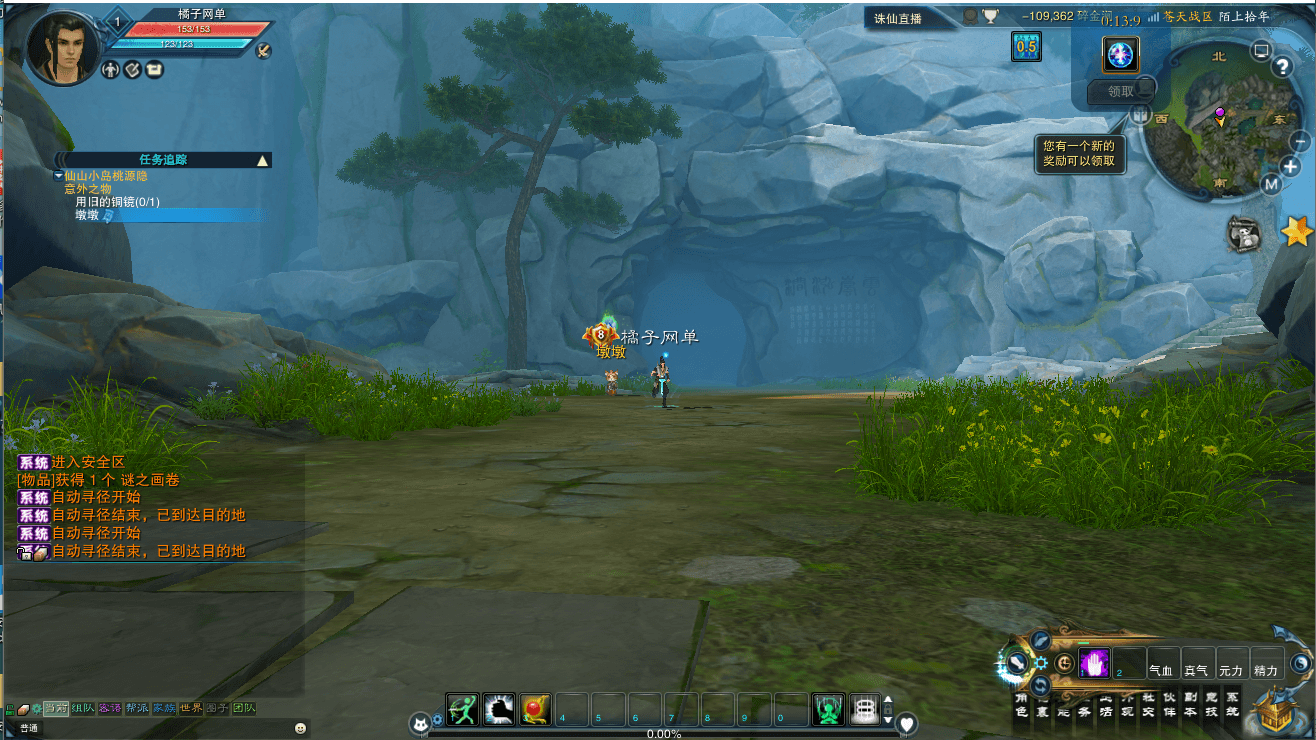Image resolution: width=1316 pixels, height=740 pixels.
Task: Open the 诛仙直播 live stream tab
Action: (898, 18)
